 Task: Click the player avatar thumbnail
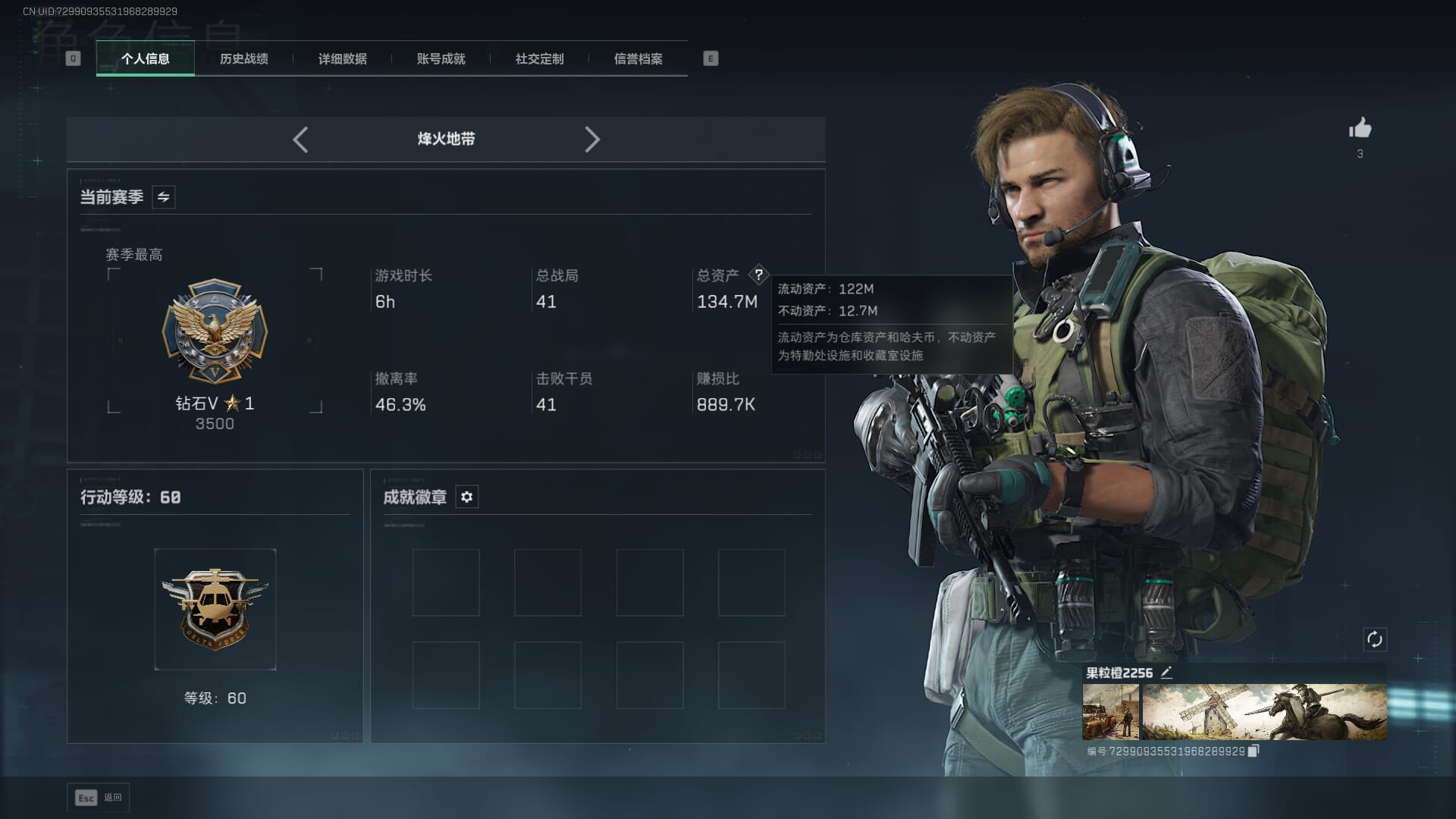[1110, 712]
